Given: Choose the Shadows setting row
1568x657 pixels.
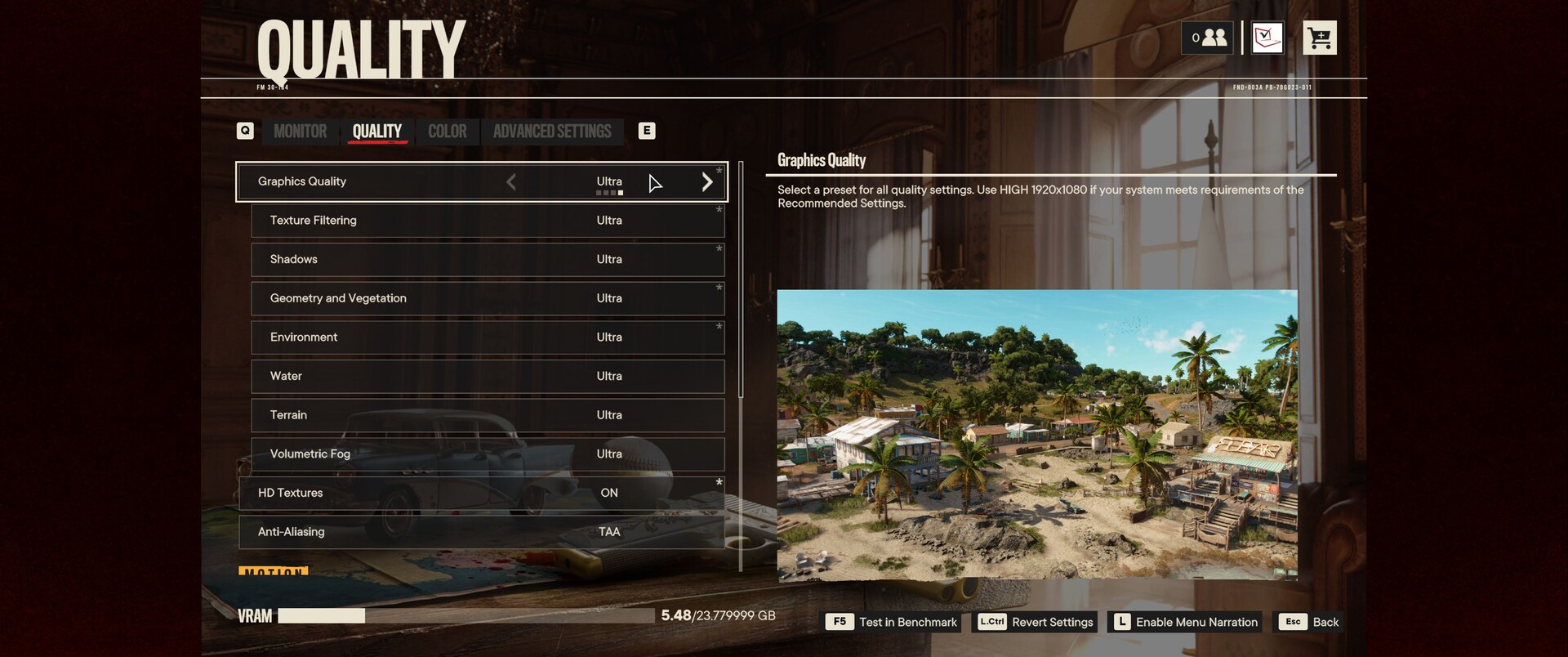Looking at the screenshot, I should coord(487,260).
